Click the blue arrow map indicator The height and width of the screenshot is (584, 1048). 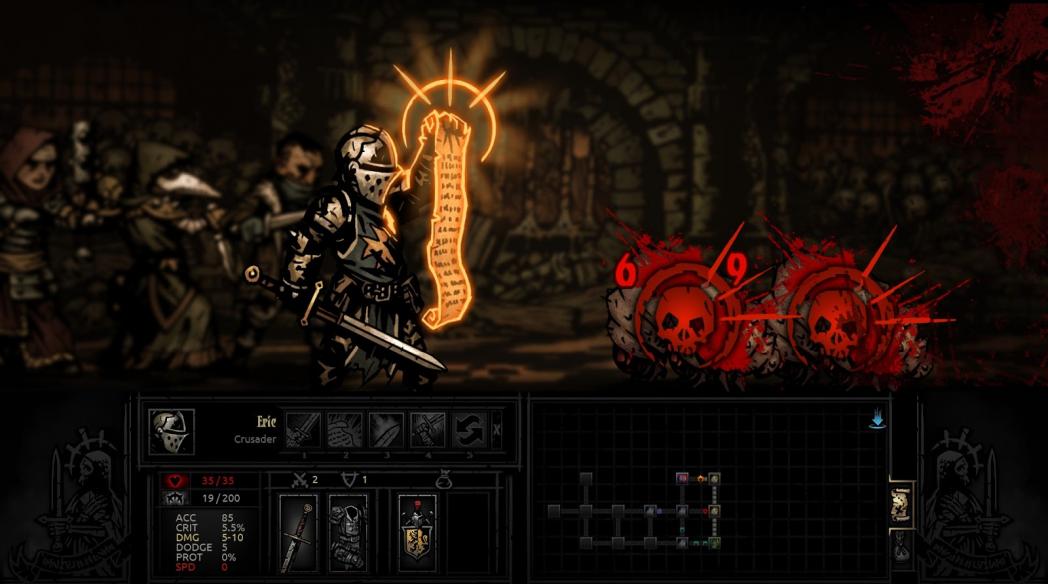pos(877,421)
